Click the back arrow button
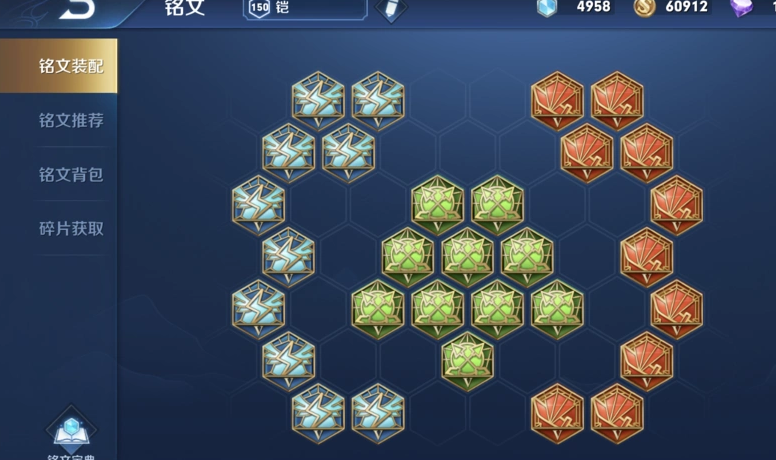This screenshot has width=776, height=460. click(x=76, y=8)
